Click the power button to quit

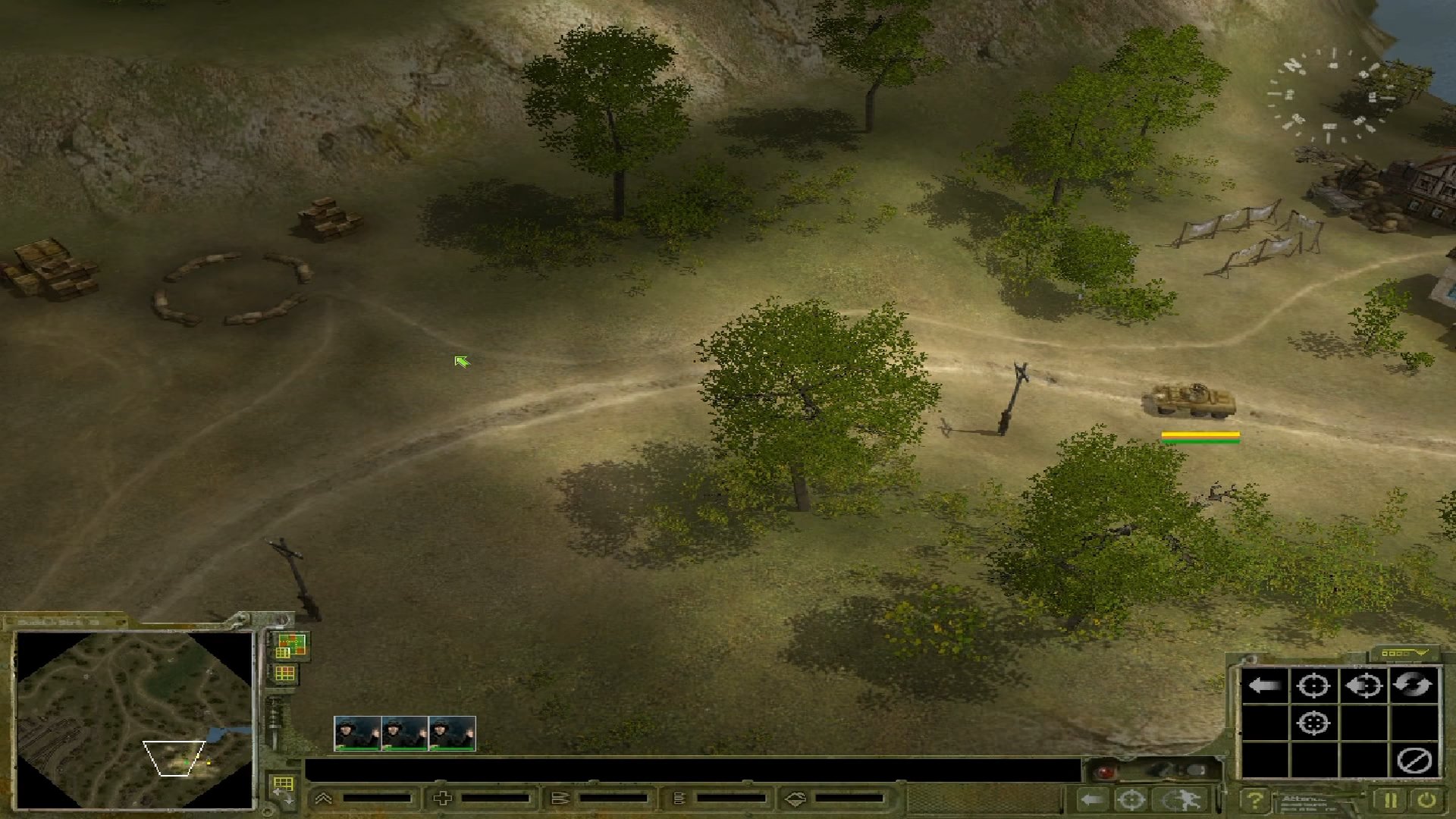click(1426, 800)
